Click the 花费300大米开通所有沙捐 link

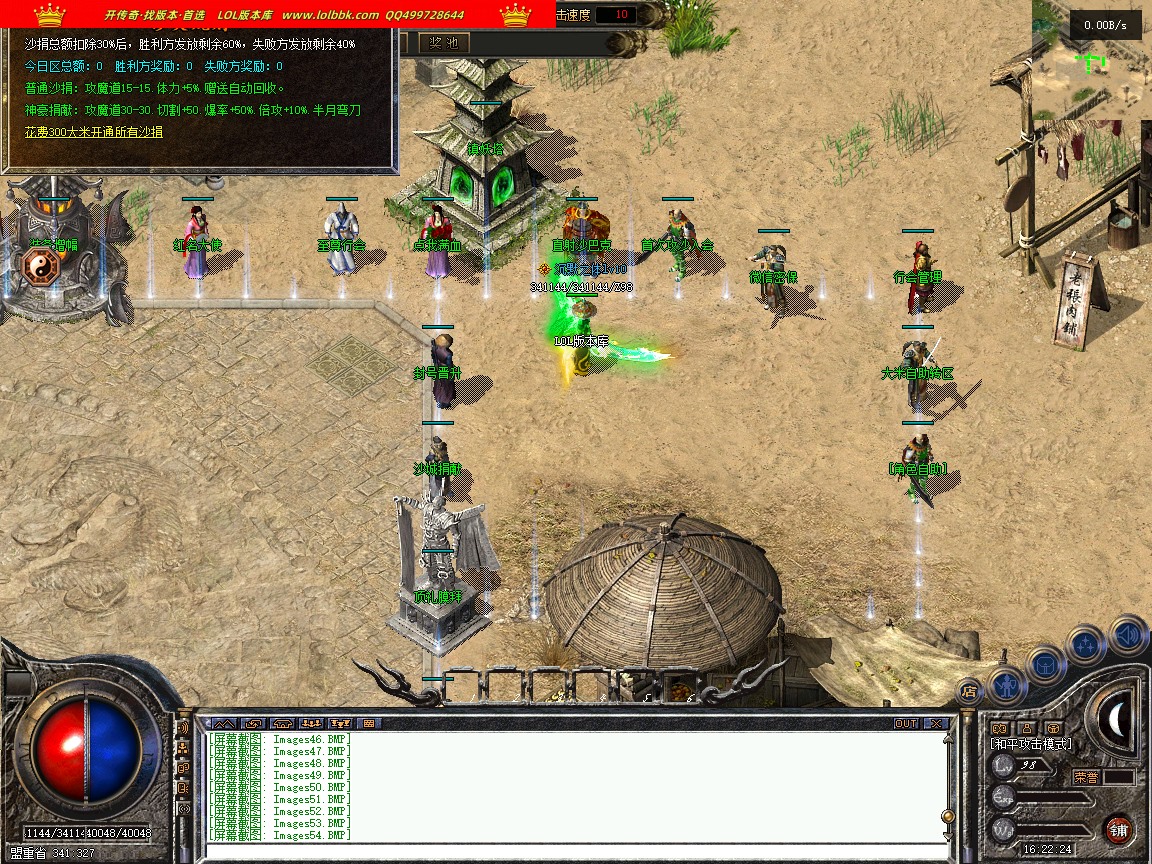(94, 132)
